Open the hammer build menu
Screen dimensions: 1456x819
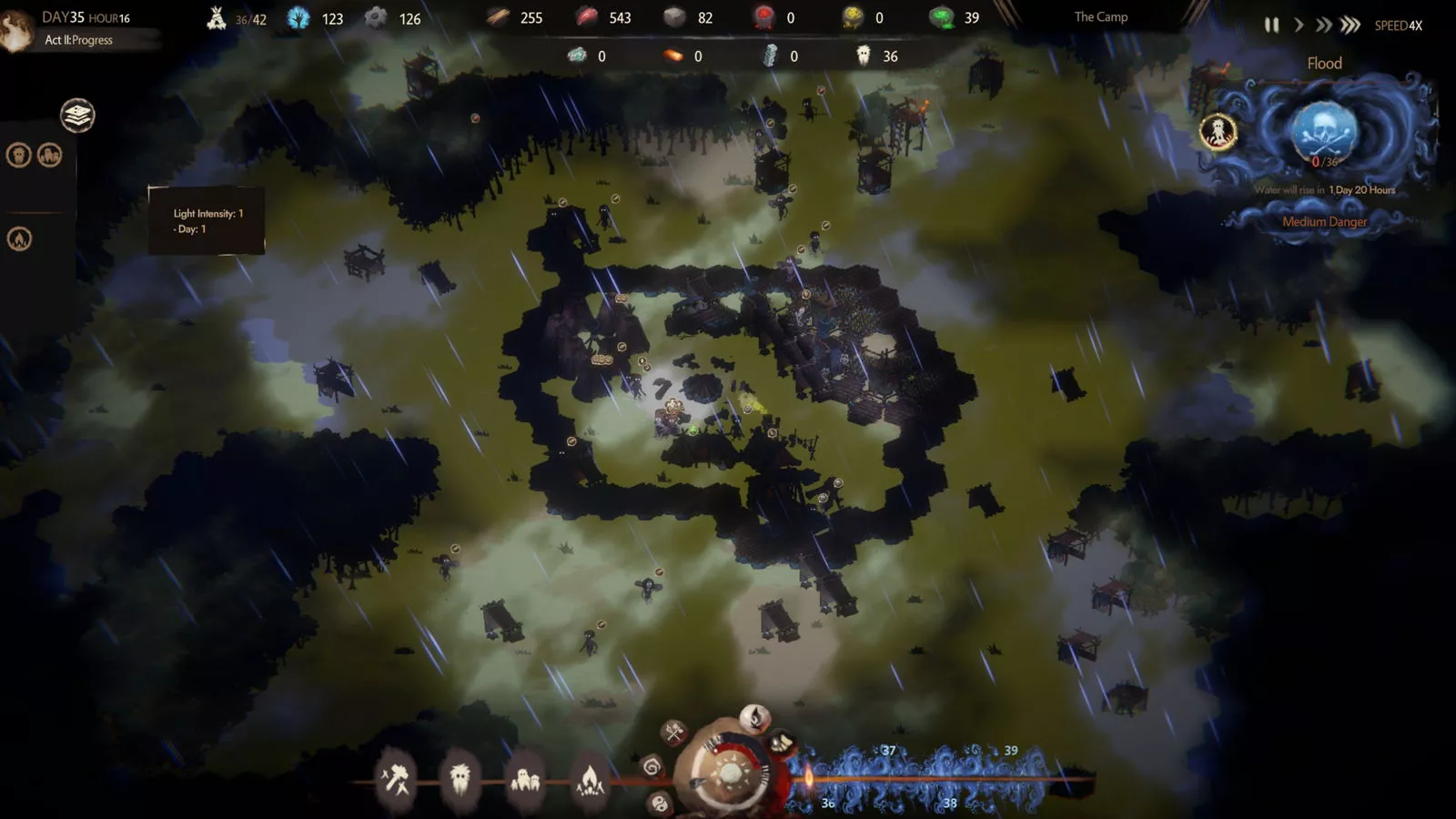(396, 779)
